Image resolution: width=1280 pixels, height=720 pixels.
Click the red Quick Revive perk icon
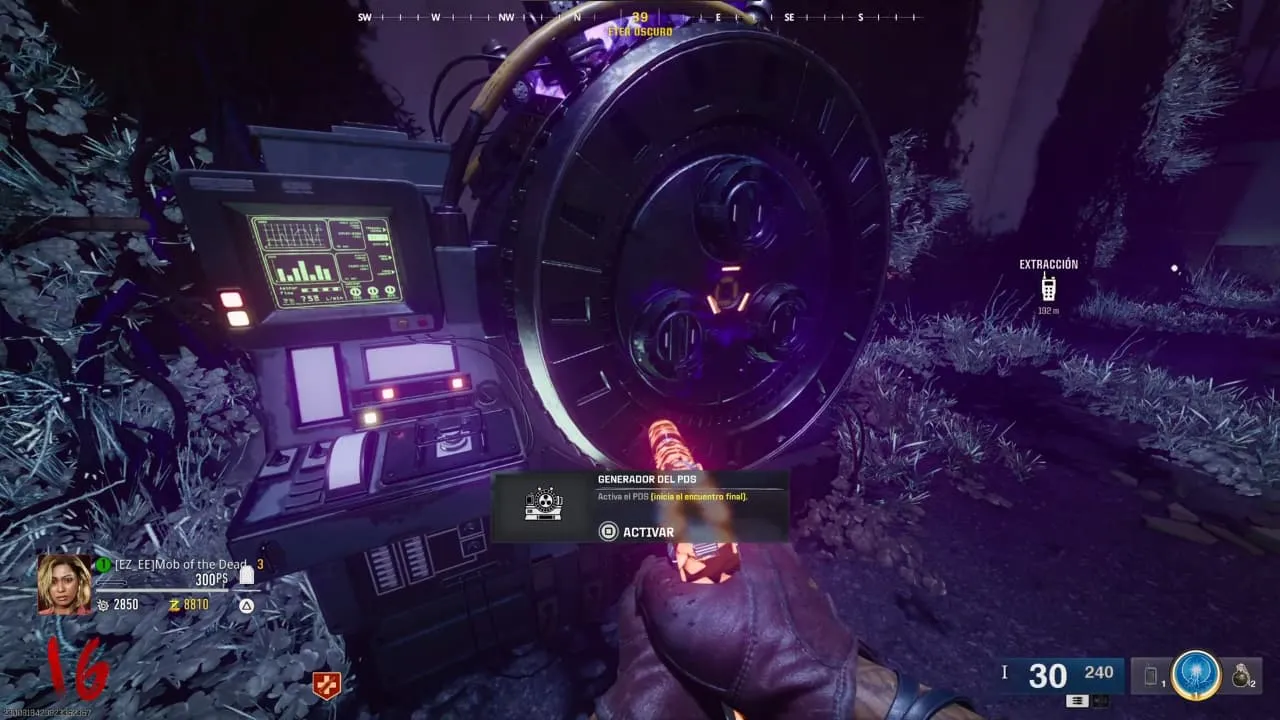326,685
